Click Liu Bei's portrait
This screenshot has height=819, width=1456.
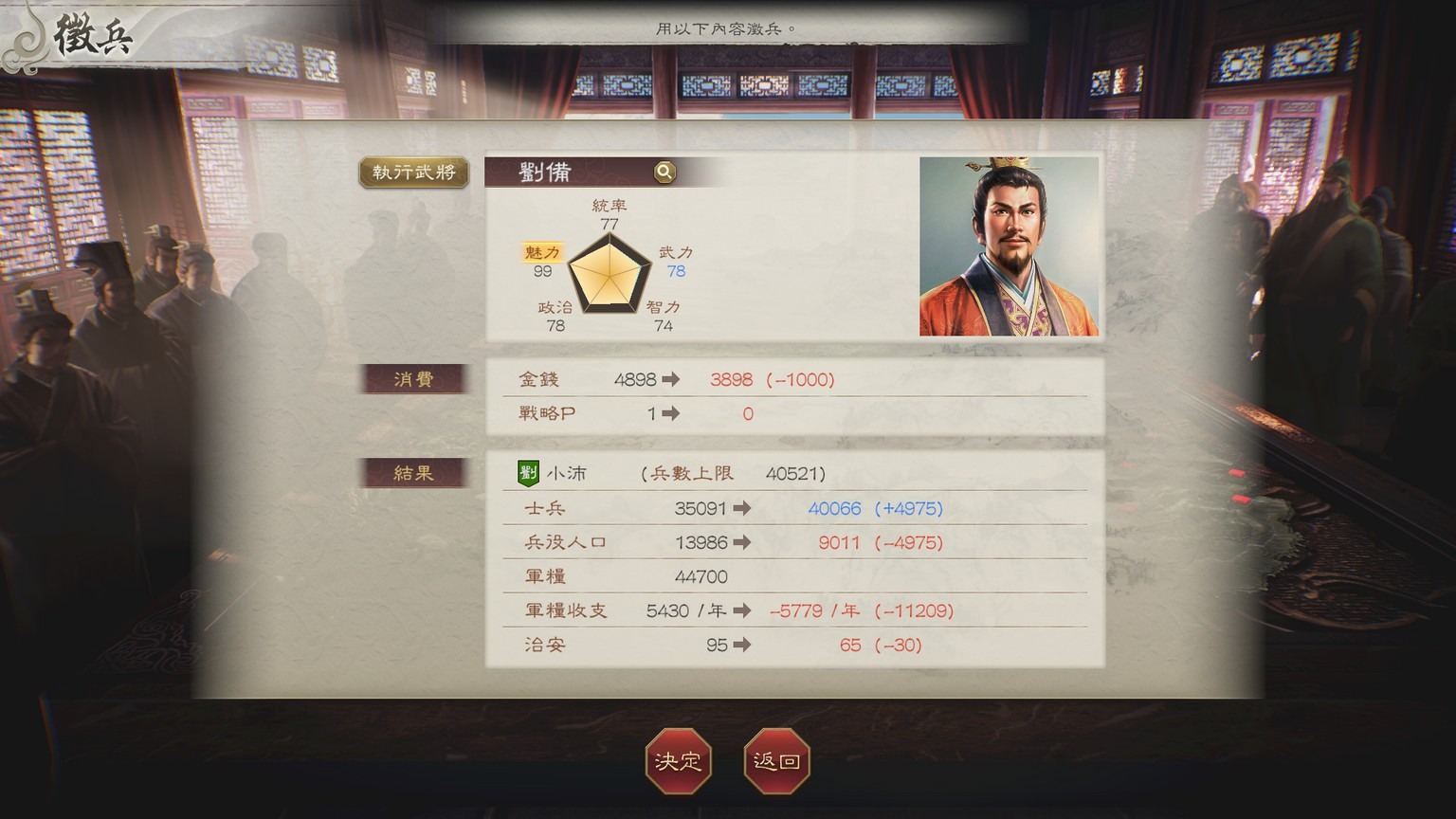[x=1008, y=246]
